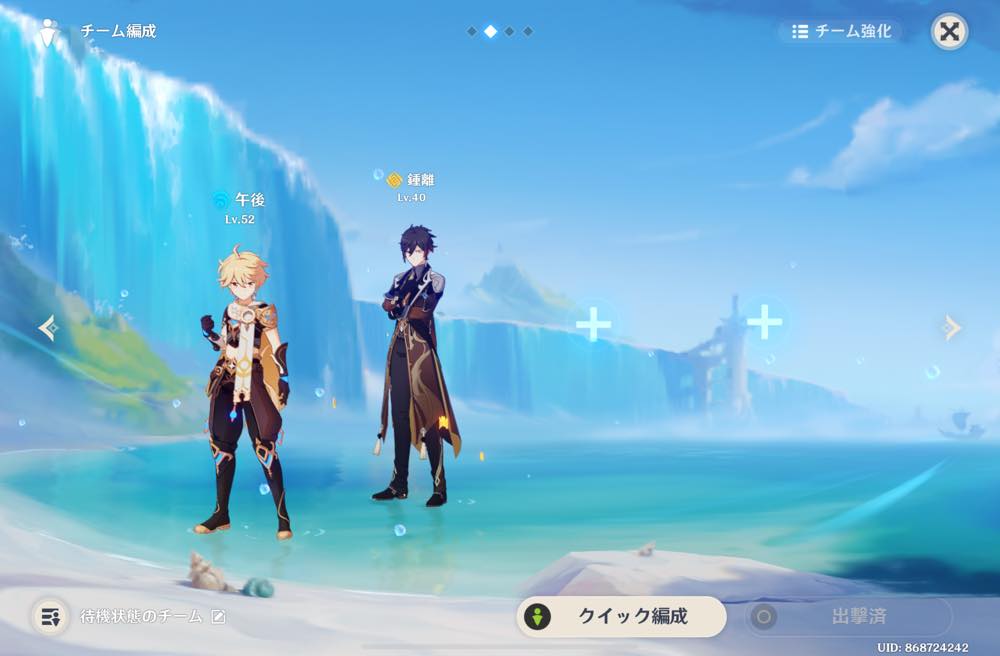
Task: Edit the 待機状態のチーム name
Action: [x=218, y=617]
